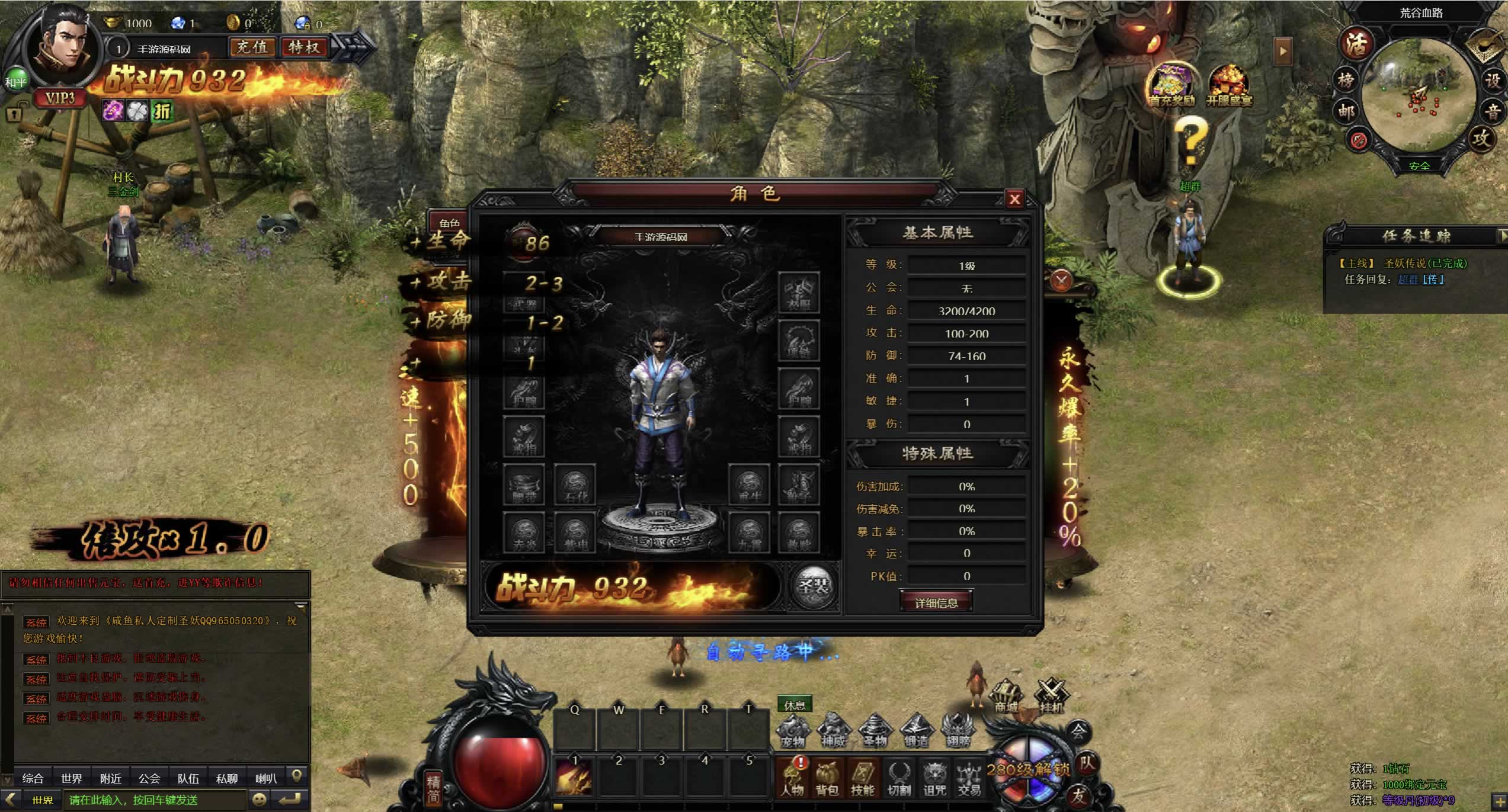This screenshot has width=1508, height=812.
Task: Follow the 超群 quest link in tracker
Action: click(x=1408, y=280)
